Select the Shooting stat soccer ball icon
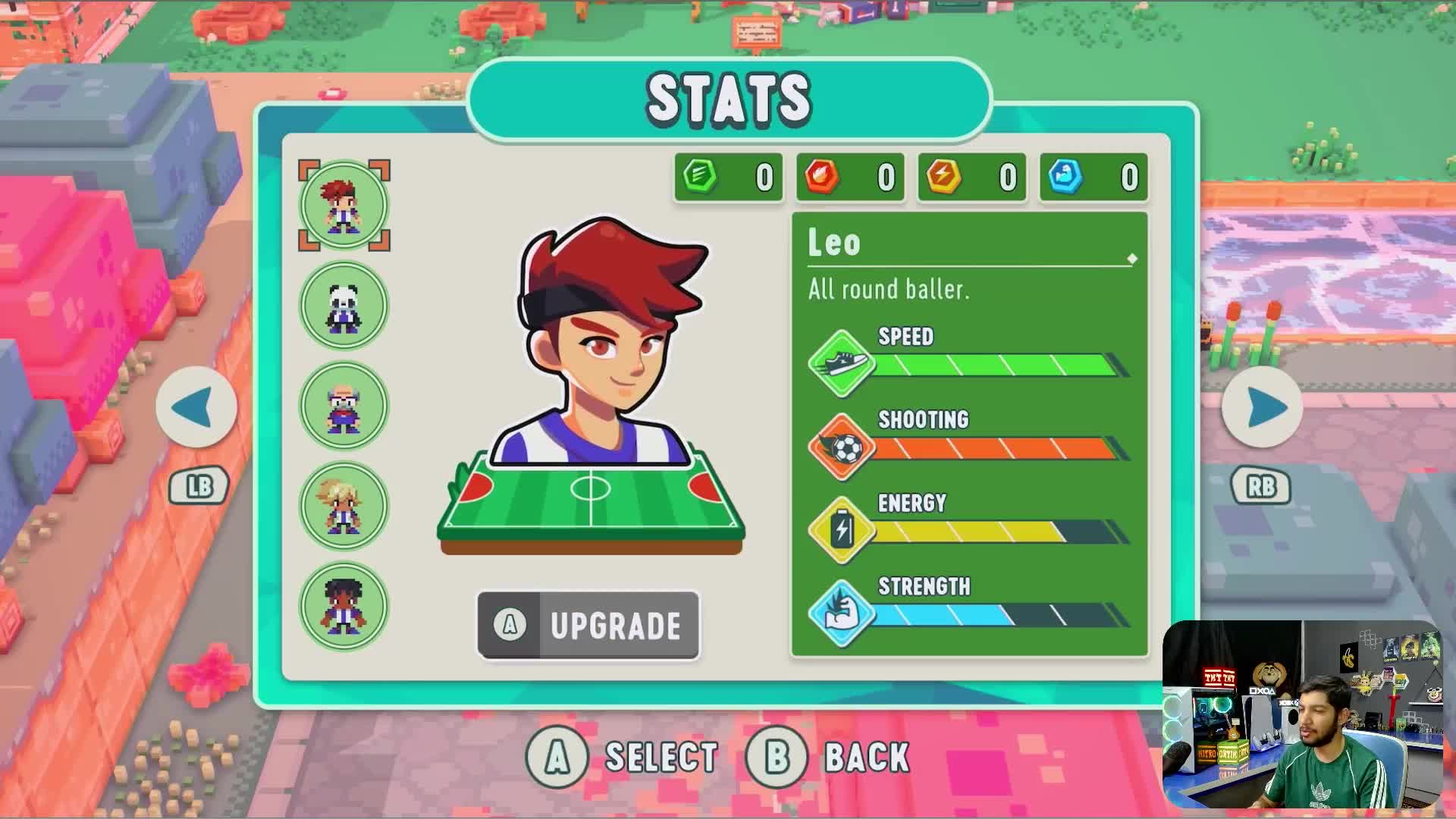Image resolution: width=1456 pixels, height=819 pixels. (840, 447)
